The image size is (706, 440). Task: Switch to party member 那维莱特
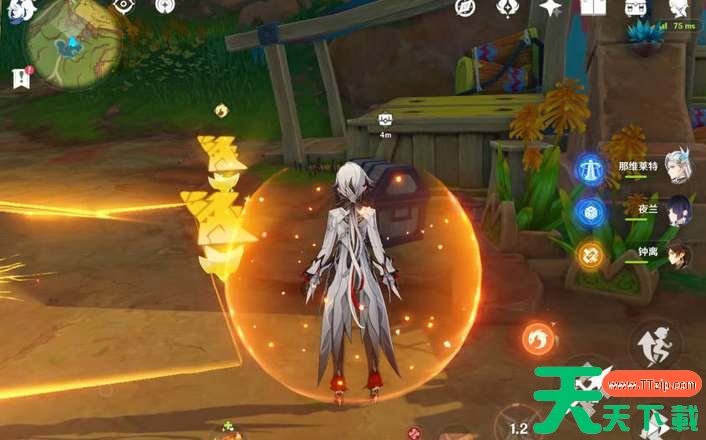pyautogui.click(x=678, y=169)
